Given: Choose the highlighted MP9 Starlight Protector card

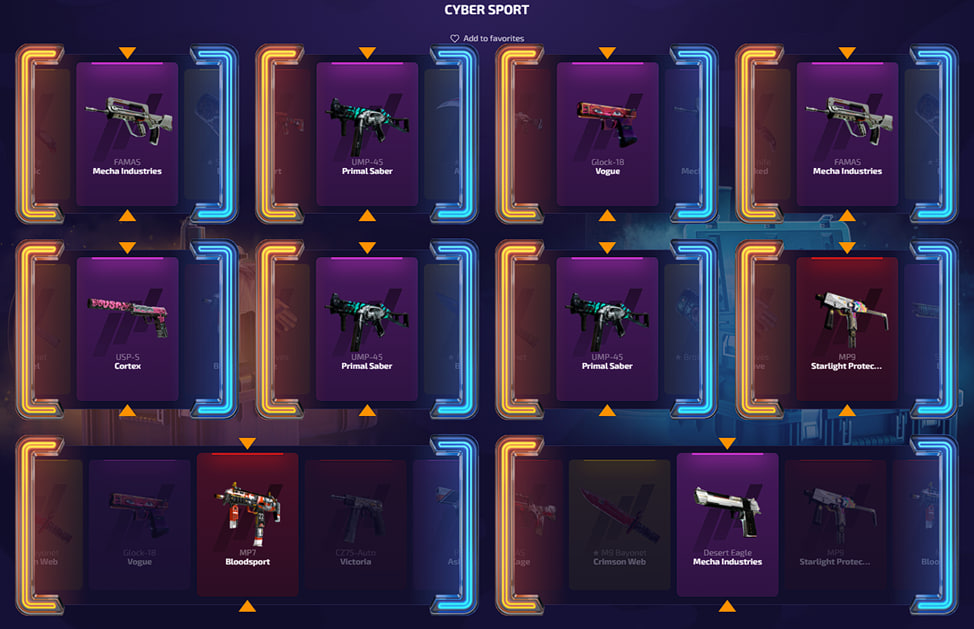Looking at the screenshot, I should click(847, 329).
